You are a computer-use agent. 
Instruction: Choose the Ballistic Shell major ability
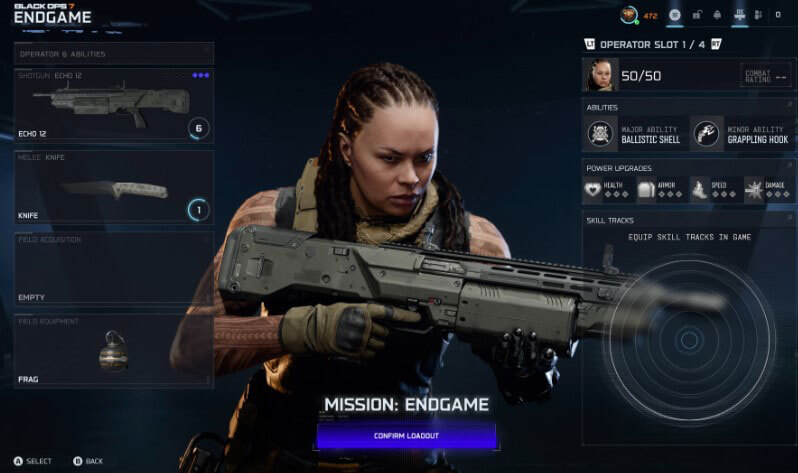(x=635, y=133)
